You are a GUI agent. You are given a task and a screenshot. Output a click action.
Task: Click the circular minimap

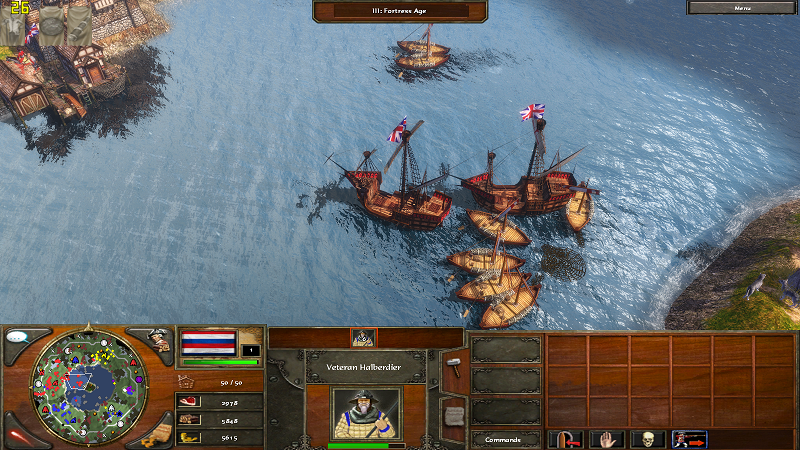pyautogui.click(x=89, y=383)
